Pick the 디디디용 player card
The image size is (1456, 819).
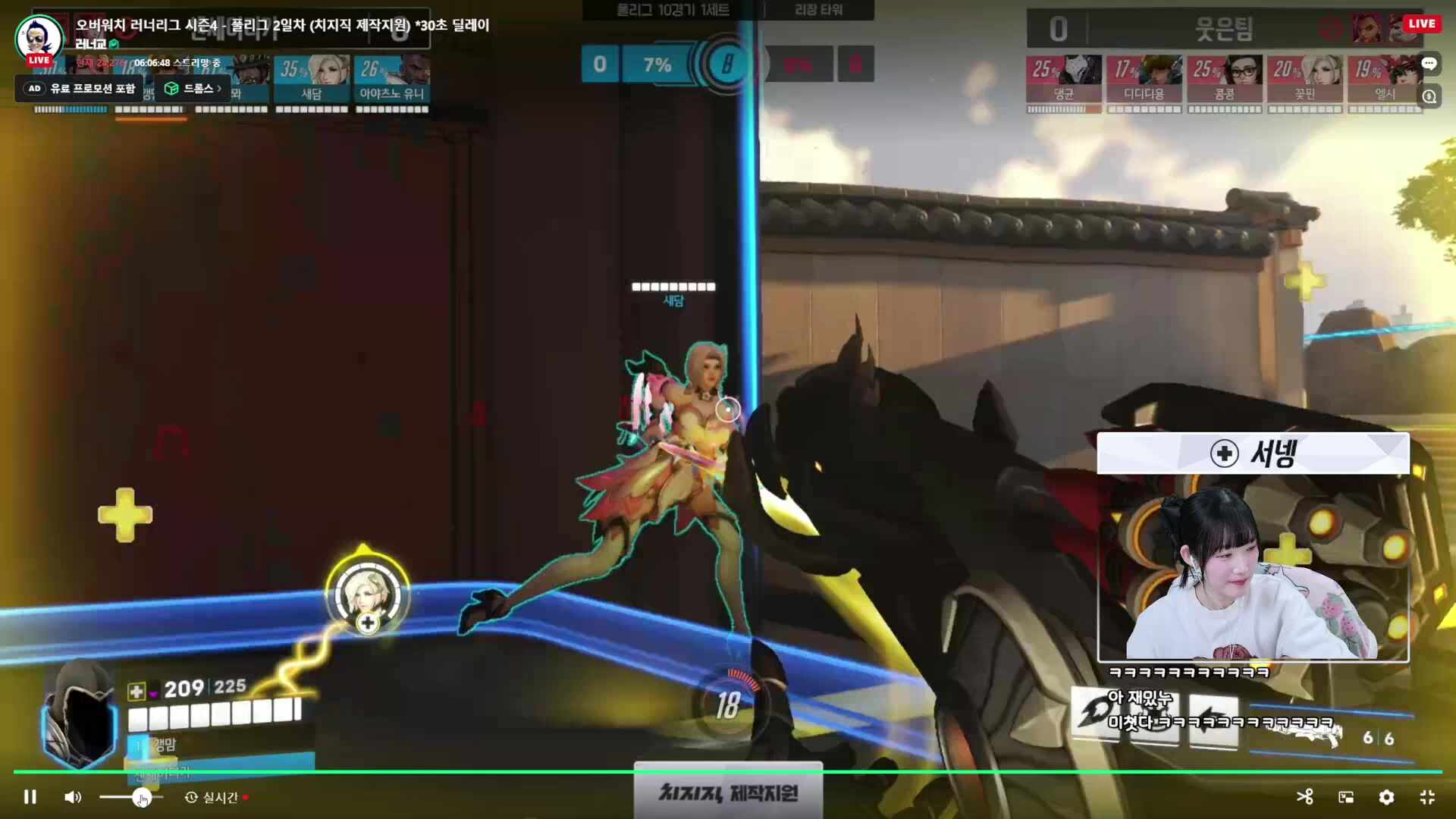click(x=1144, y=78)
